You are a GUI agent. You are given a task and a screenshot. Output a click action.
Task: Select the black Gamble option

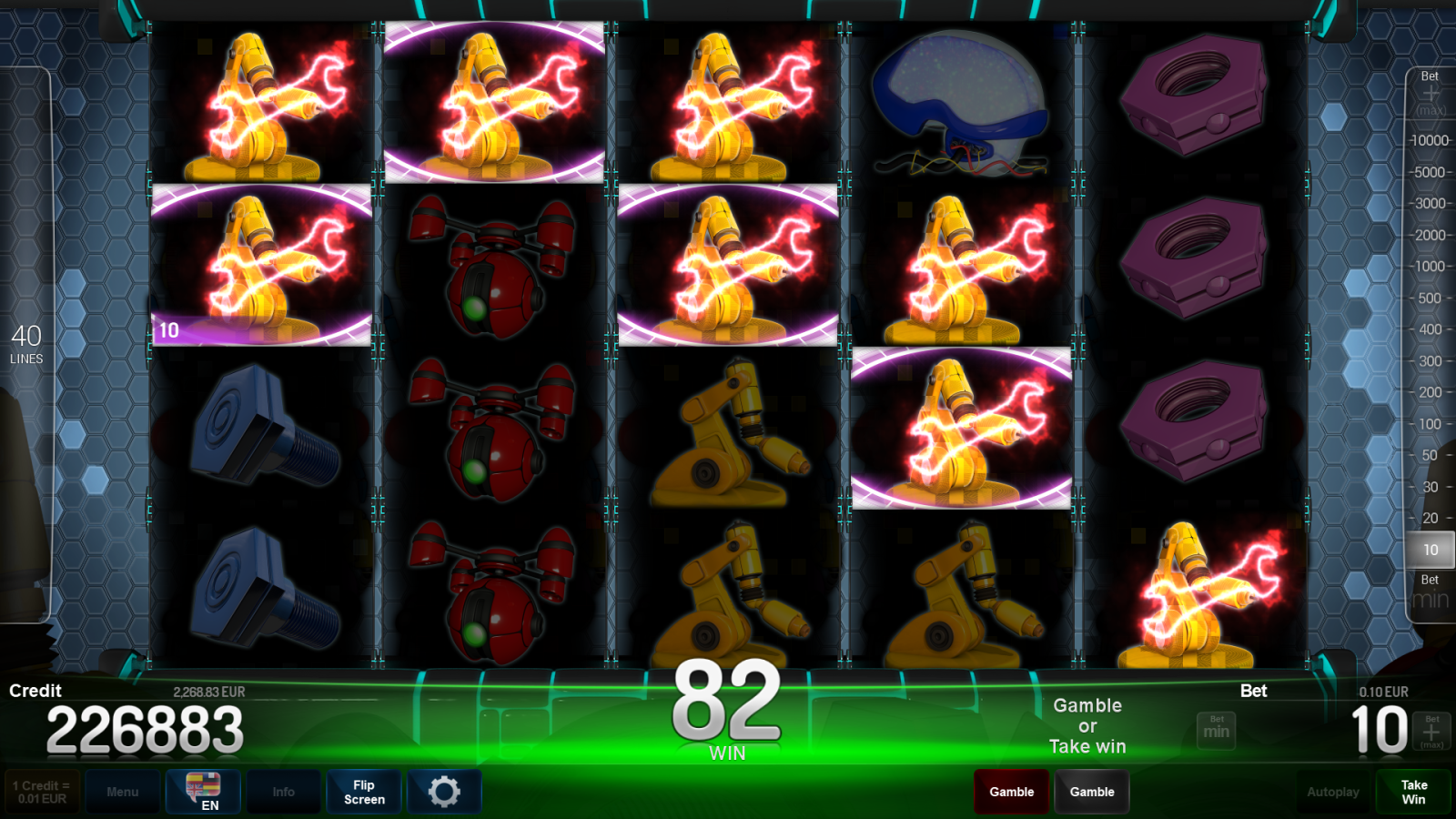tap(1091, 791)
